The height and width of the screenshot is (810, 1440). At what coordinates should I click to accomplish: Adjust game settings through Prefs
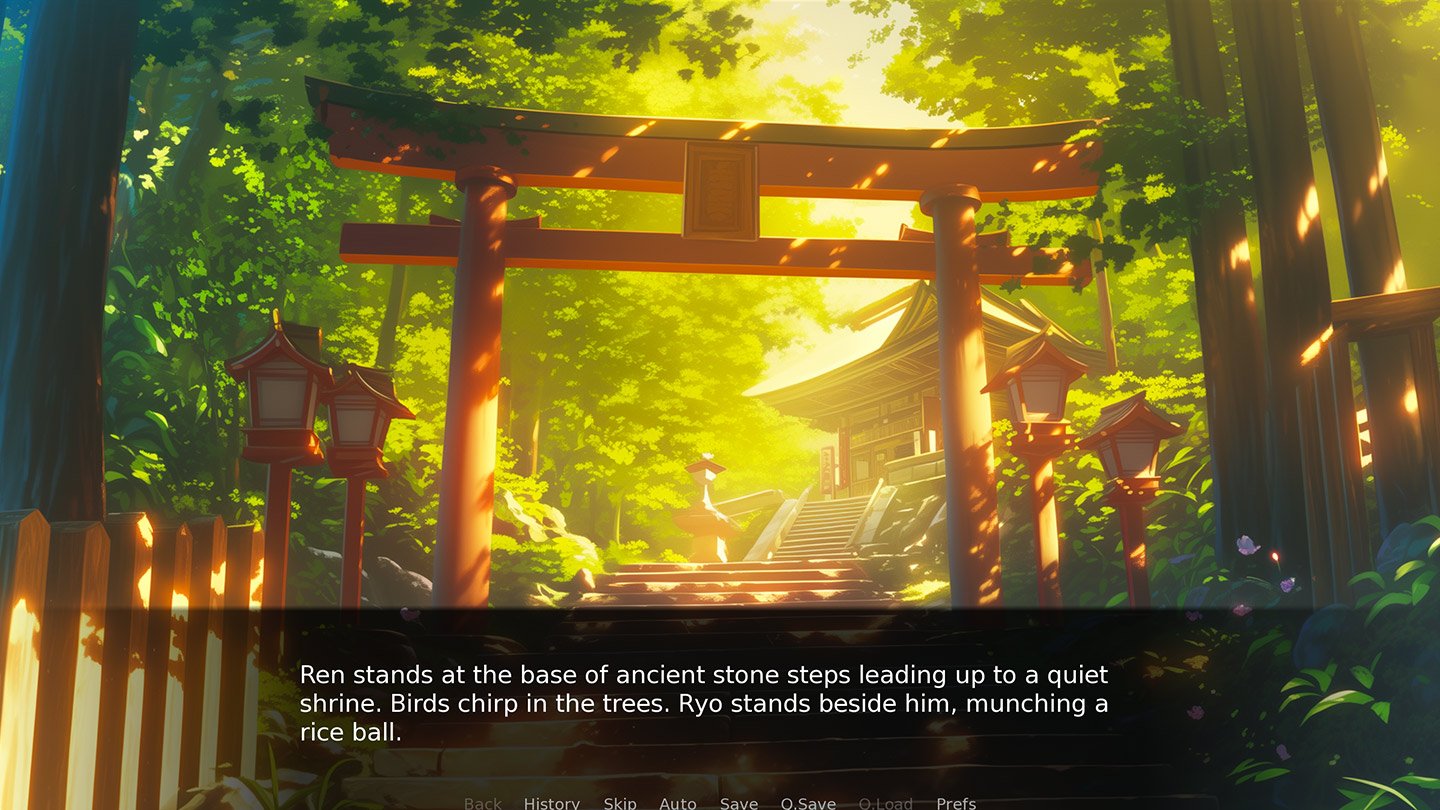956,803
